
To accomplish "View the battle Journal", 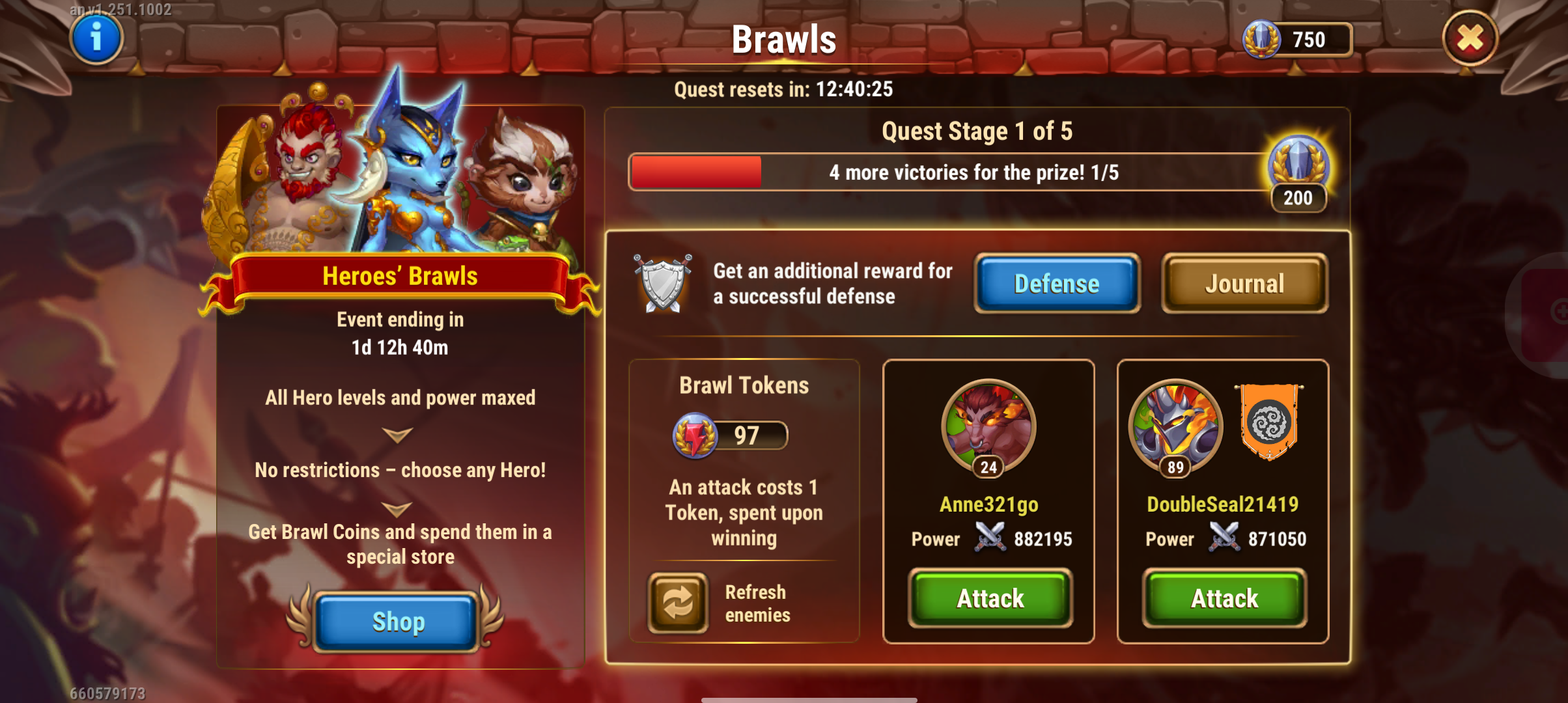I will click(x=1244, y=284).
